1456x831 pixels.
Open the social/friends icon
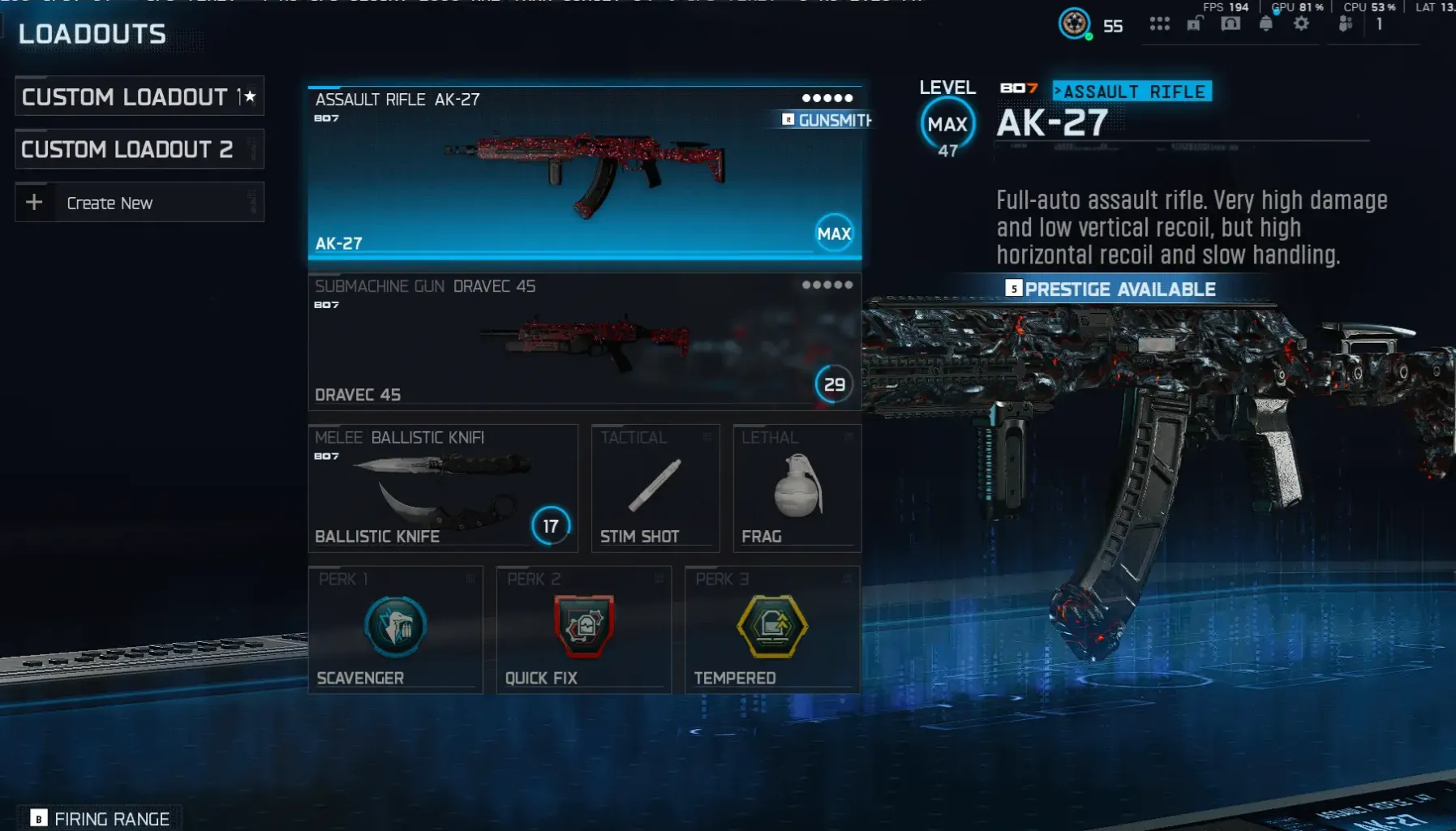[1346, 23]
